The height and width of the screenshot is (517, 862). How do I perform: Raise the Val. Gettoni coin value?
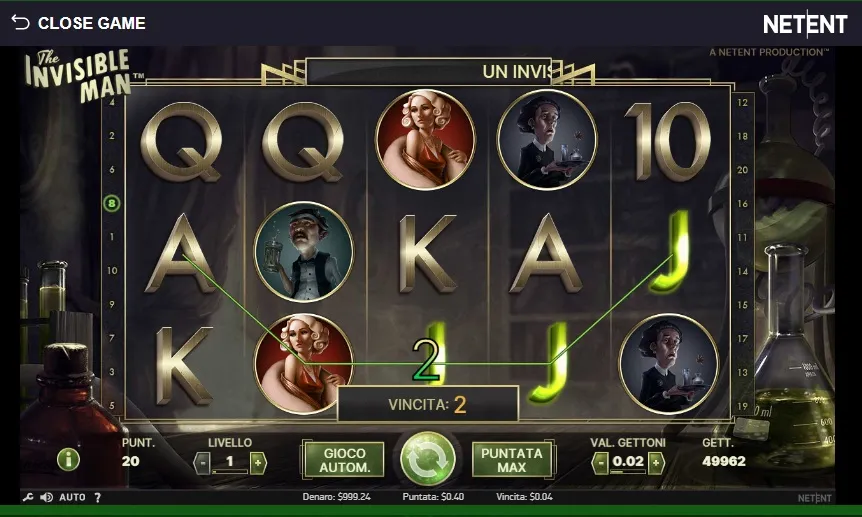pos(656,462)
